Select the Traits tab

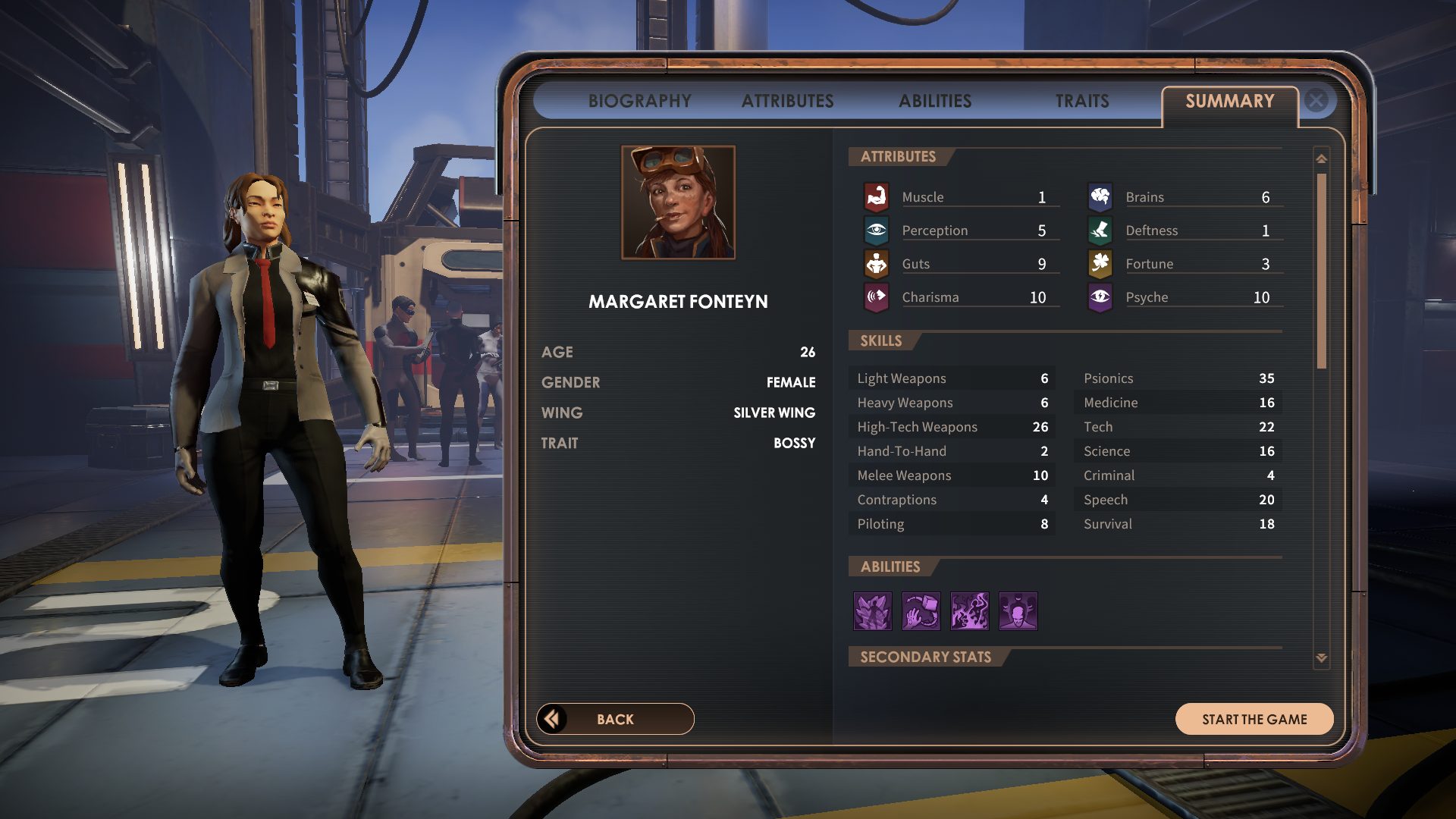tap(1082, 101)
